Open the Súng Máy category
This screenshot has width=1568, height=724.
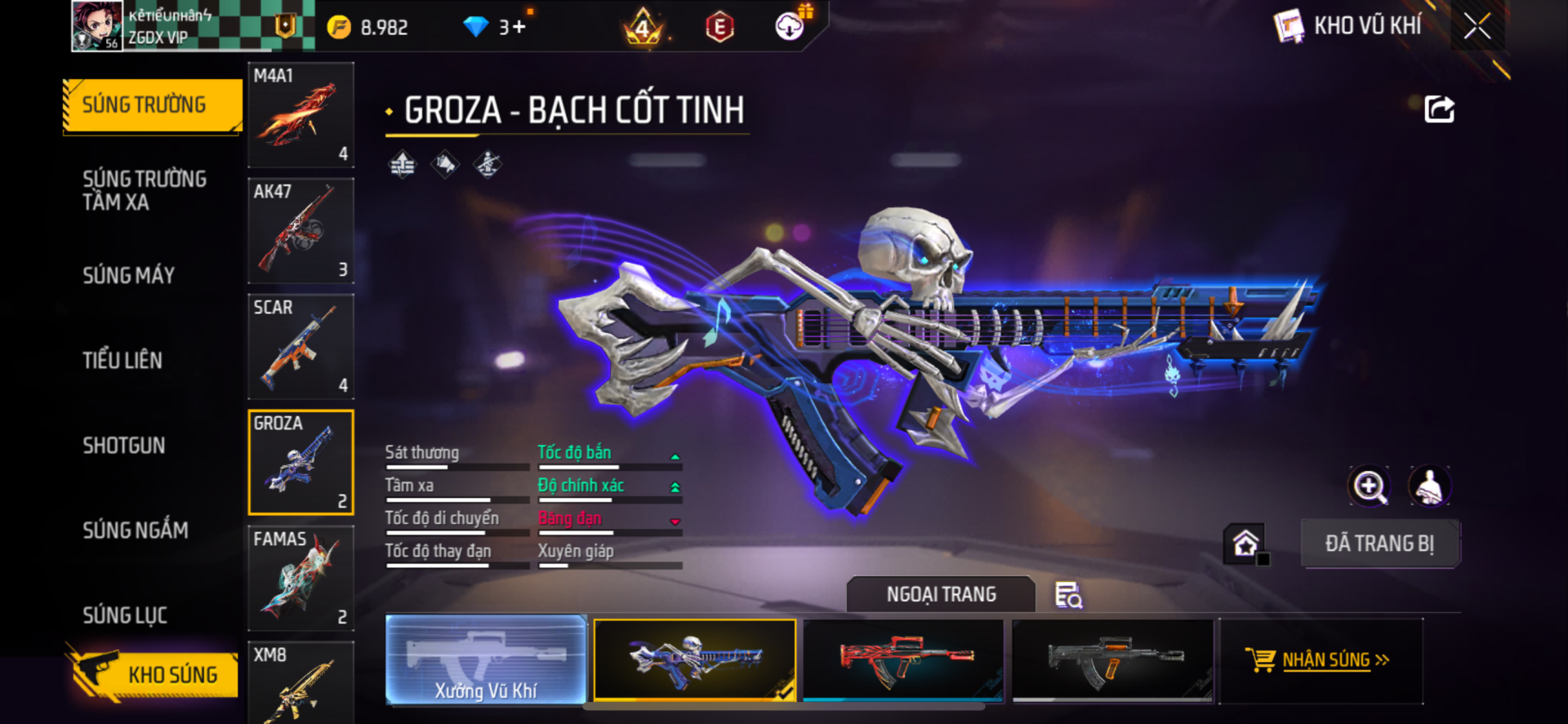128,275
